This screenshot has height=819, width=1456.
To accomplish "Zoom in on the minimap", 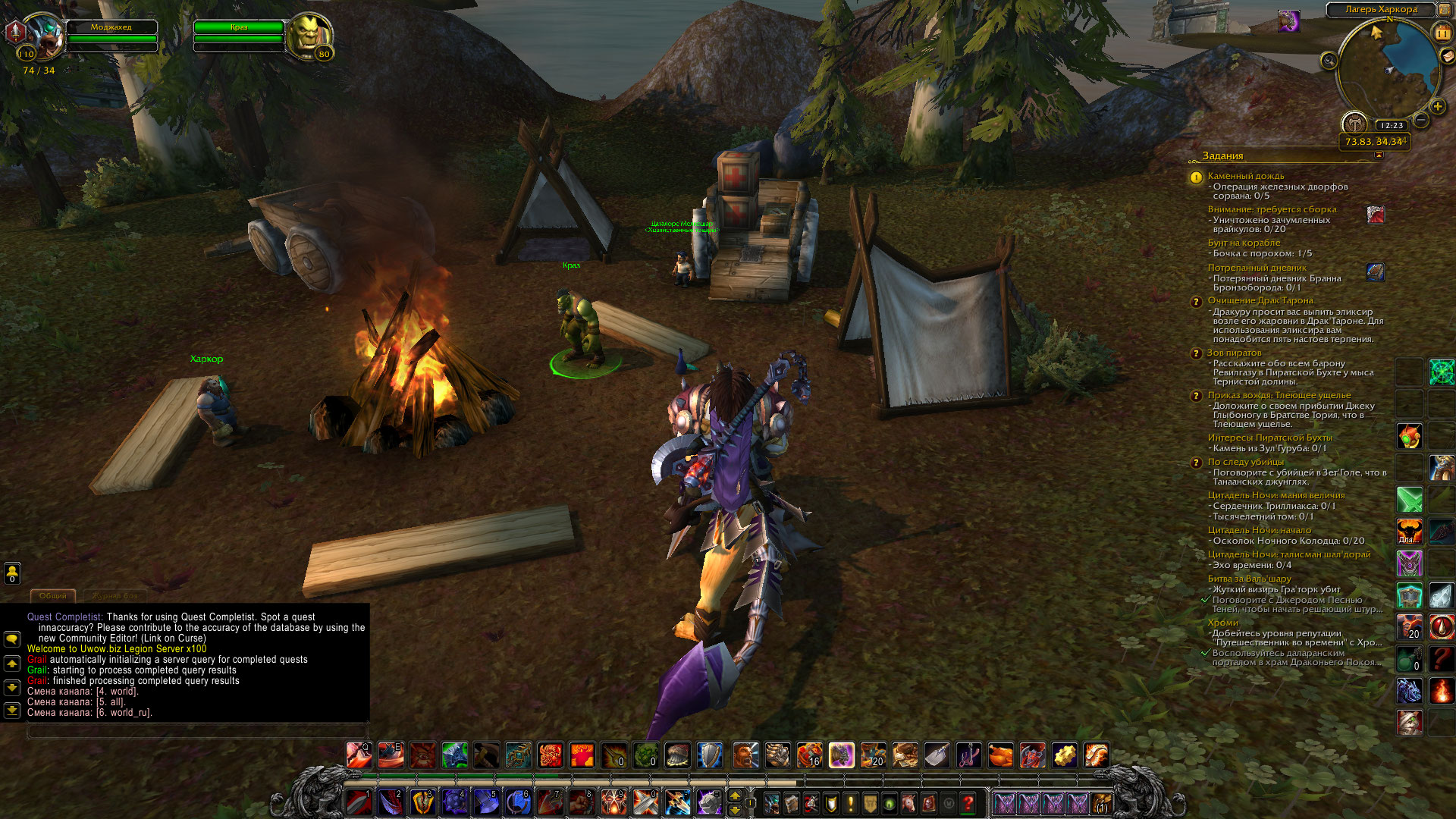I will point(1437,106).
